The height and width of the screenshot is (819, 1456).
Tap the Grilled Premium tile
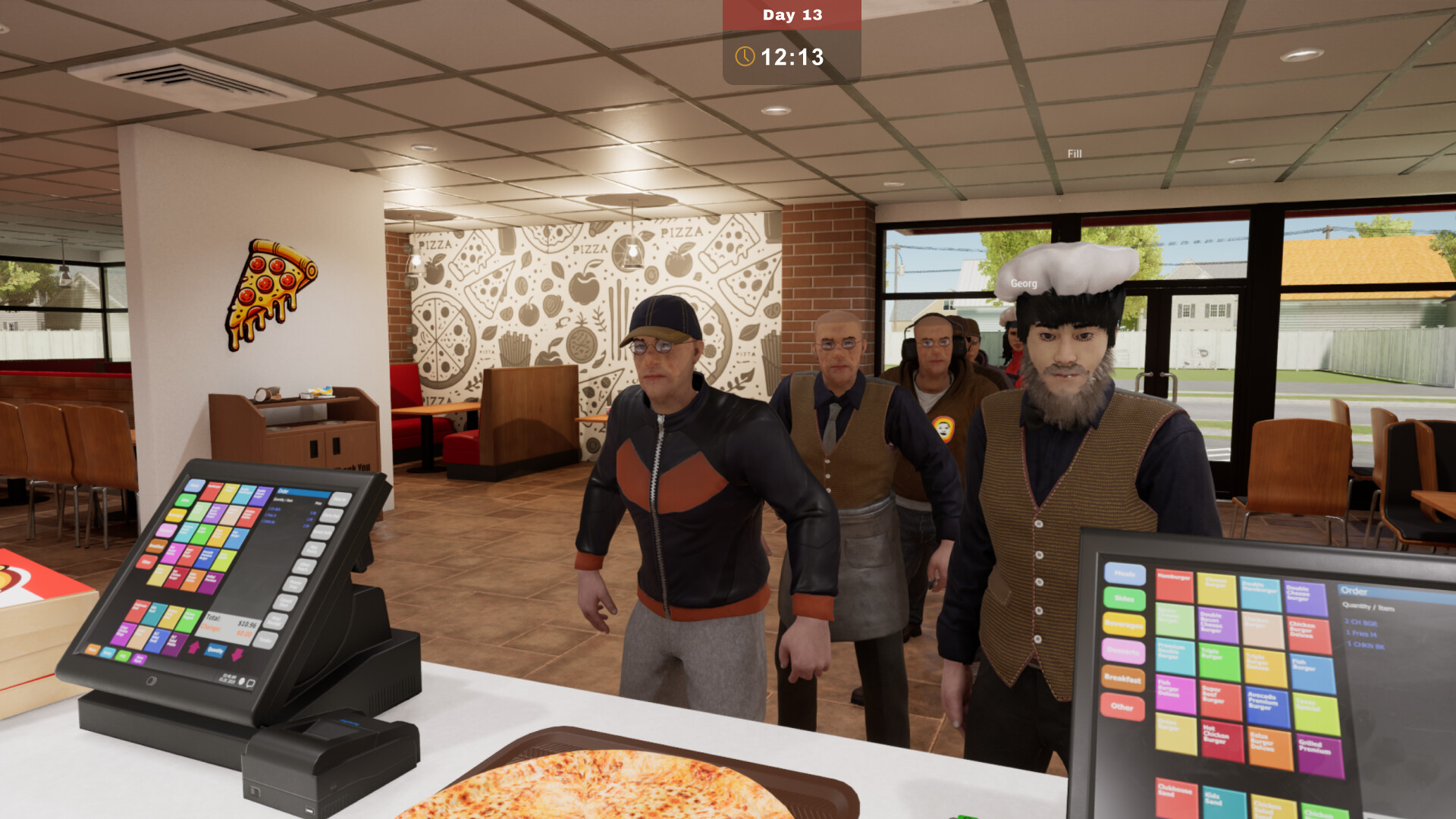(1317, 748)
